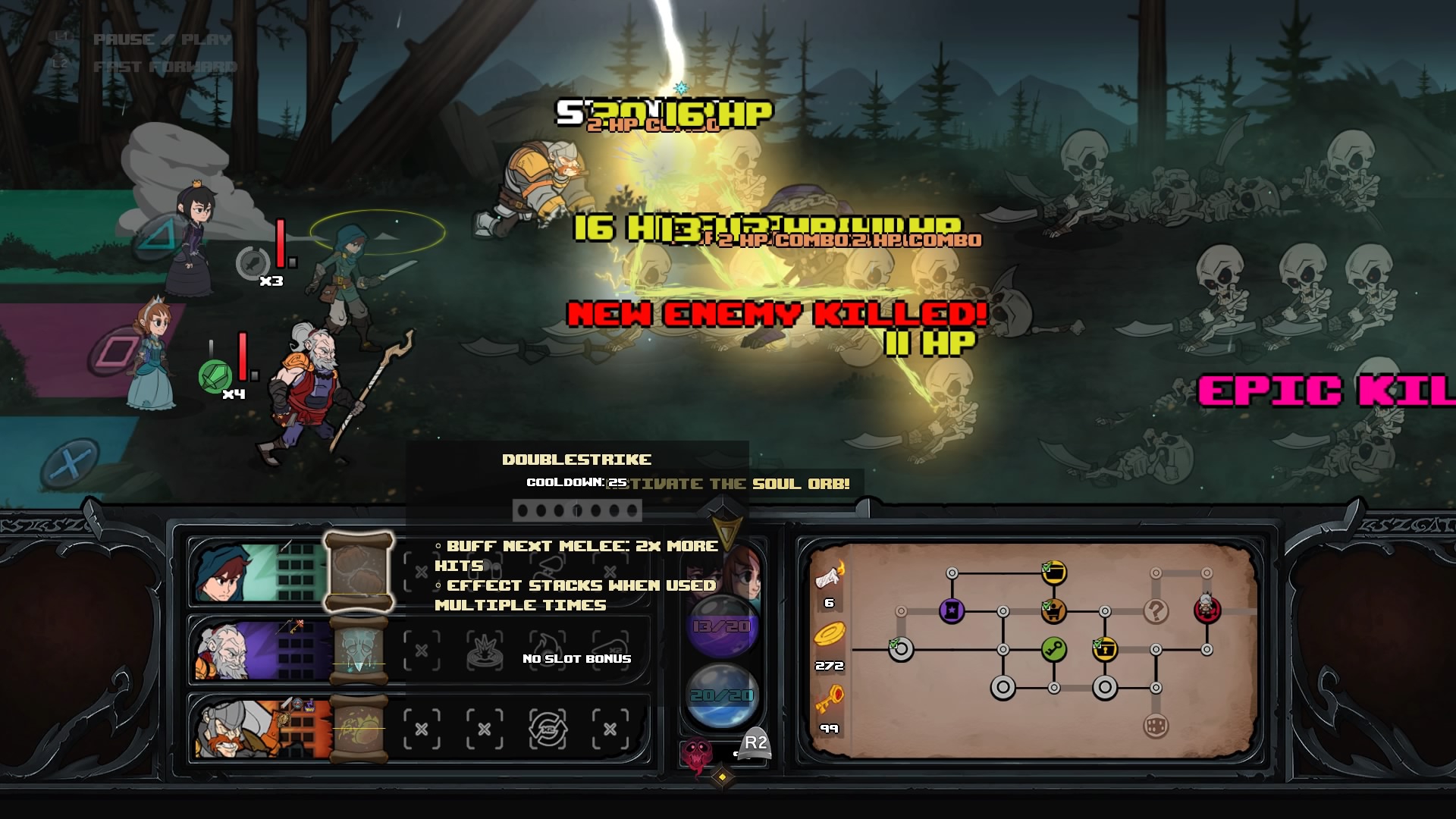1456x819 pixels.
Task: Select the hooded rogue's Doublestrike scroll
Action: tap(359, 572)
